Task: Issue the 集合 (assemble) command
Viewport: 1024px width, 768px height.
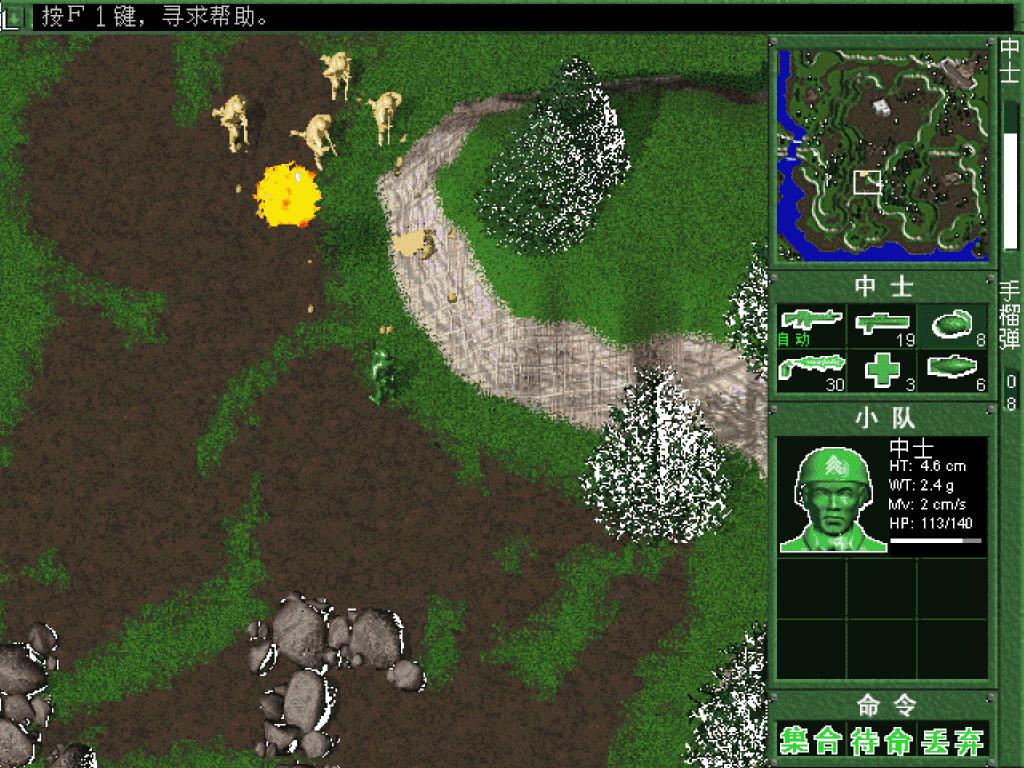Action: click(x=810, y=741)
